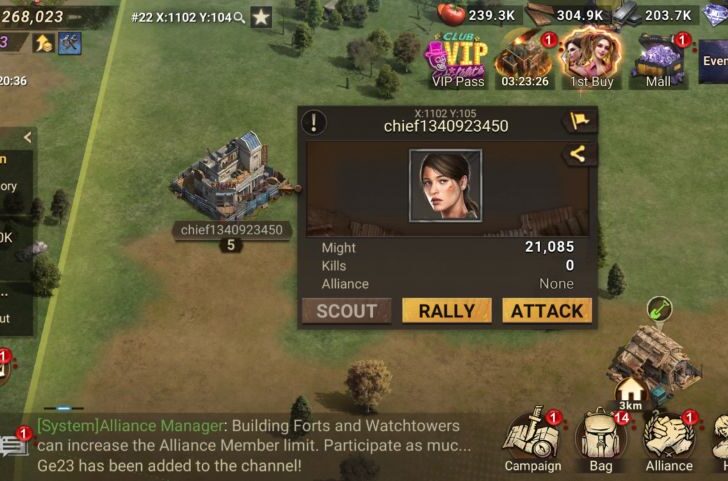The height and width of the screenshot is (481, 728).
Task: View the chief's portrait profile
Action: 445,185
